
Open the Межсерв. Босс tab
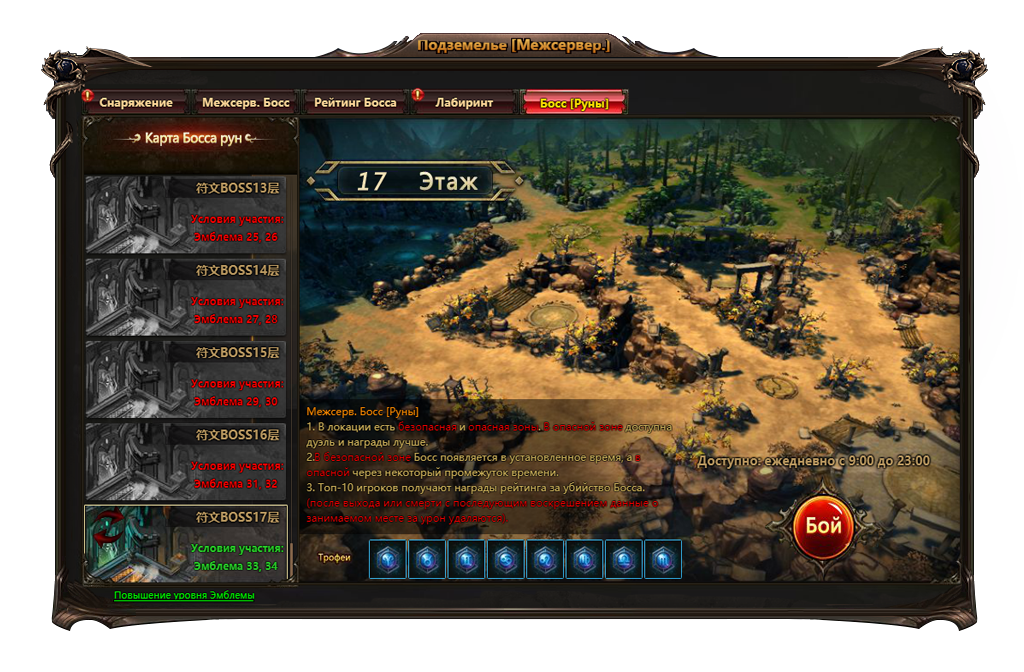point(245,103)
